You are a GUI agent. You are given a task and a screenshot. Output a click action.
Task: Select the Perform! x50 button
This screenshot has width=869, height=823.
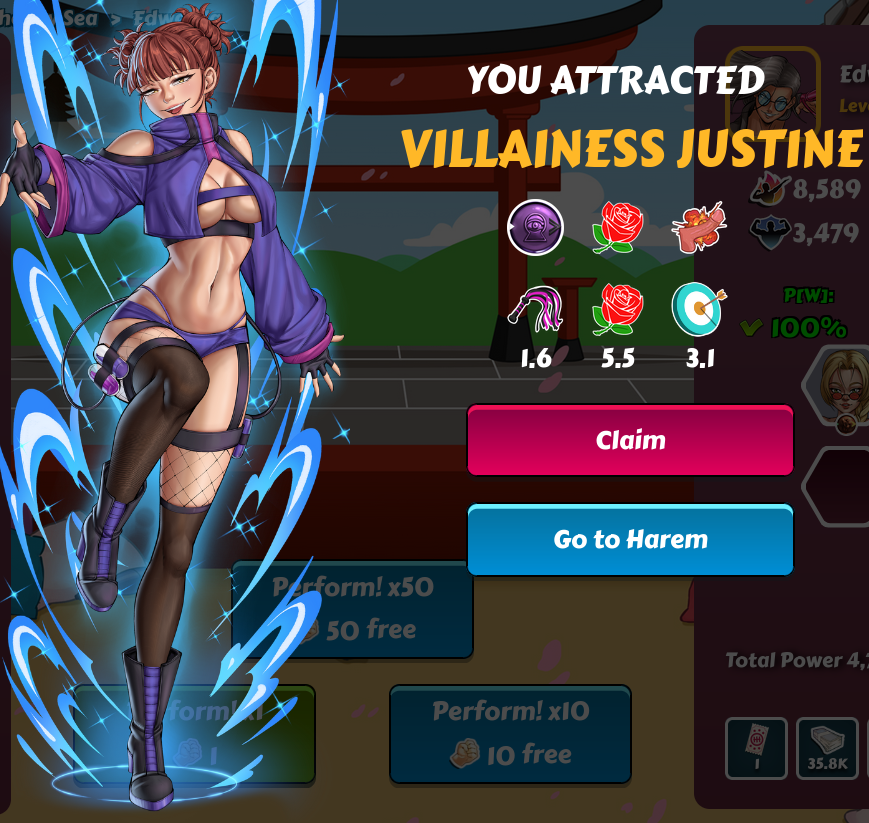(x=352, y=608)
